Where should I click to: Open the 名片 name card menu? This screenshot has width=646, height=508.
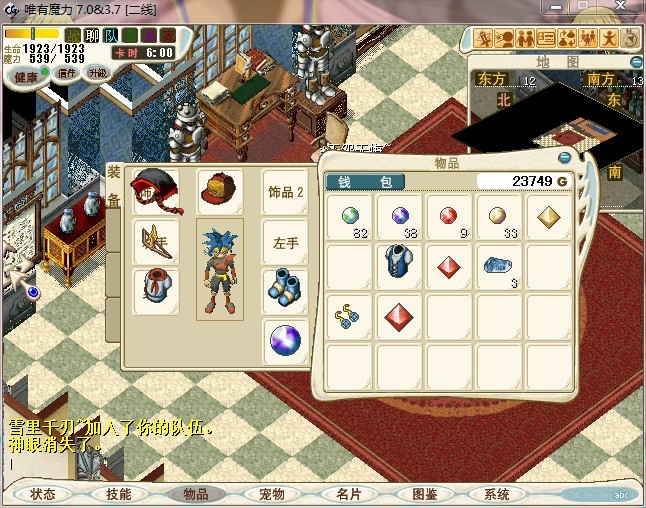point(348,494)
